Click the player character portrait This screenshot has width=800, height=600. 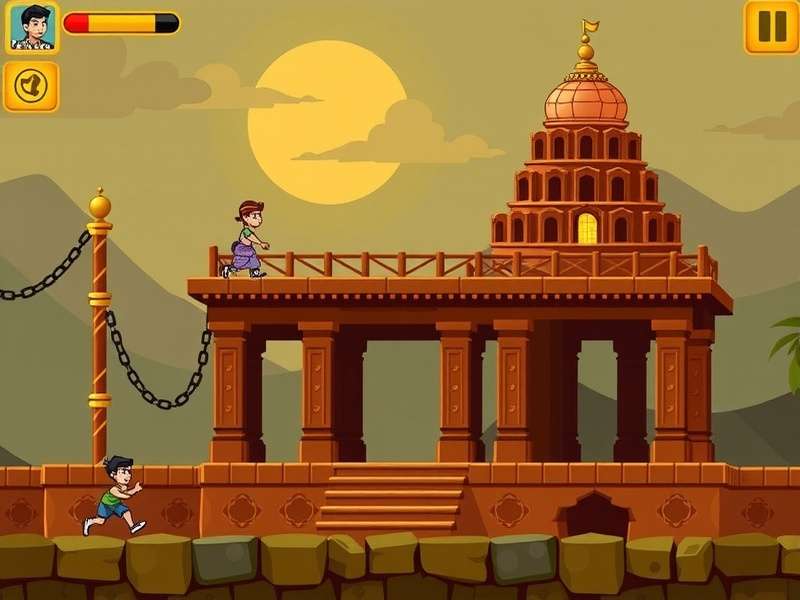[33, 27]
